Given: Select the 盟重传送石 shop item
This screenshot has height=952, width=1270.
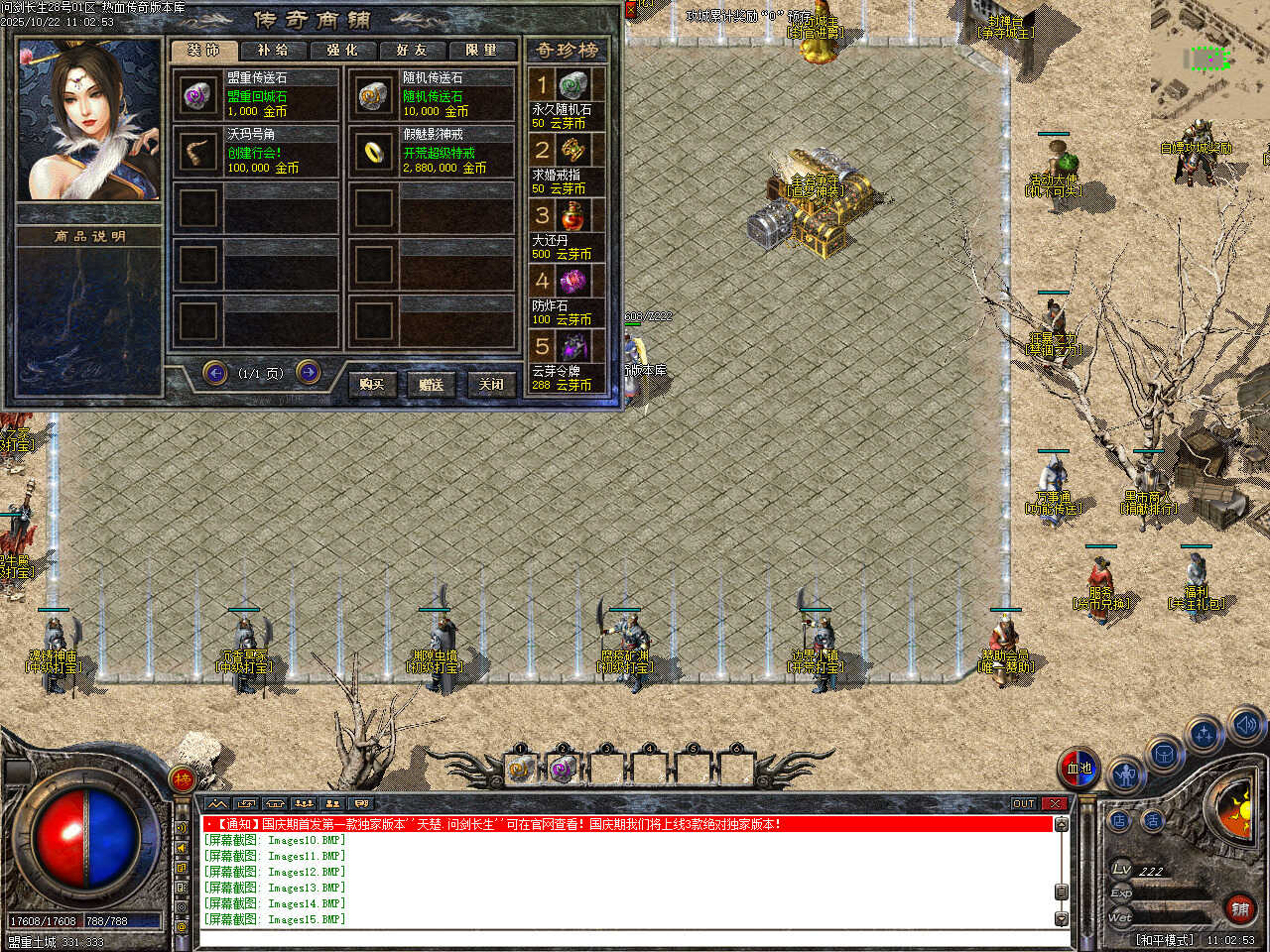Looking at the screenshot, I should click(x=256, y=94).
